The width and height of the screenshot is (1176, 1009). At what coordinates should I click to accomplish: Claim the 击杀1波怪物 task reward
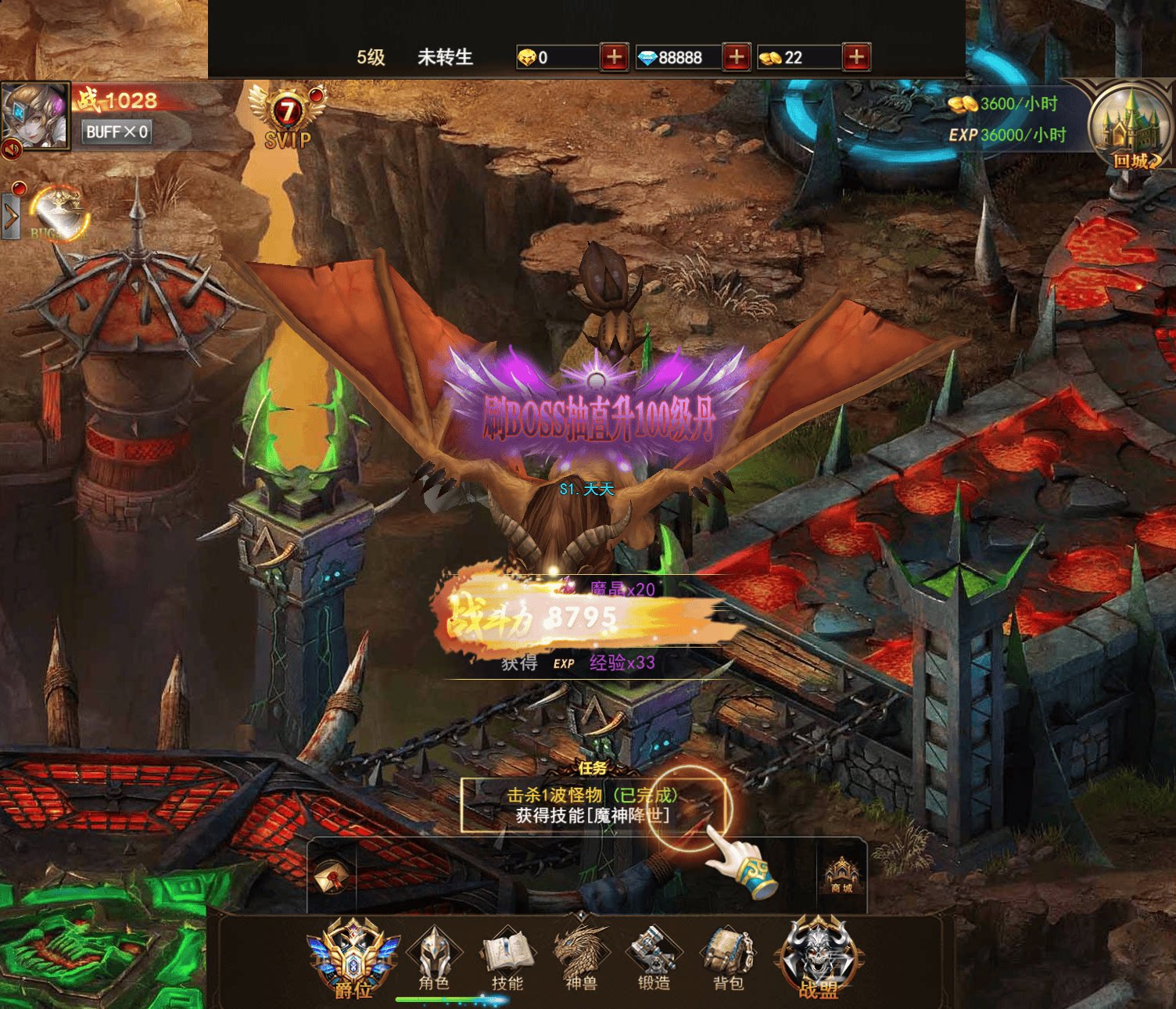pyautogui.click(x=593, y=806)
